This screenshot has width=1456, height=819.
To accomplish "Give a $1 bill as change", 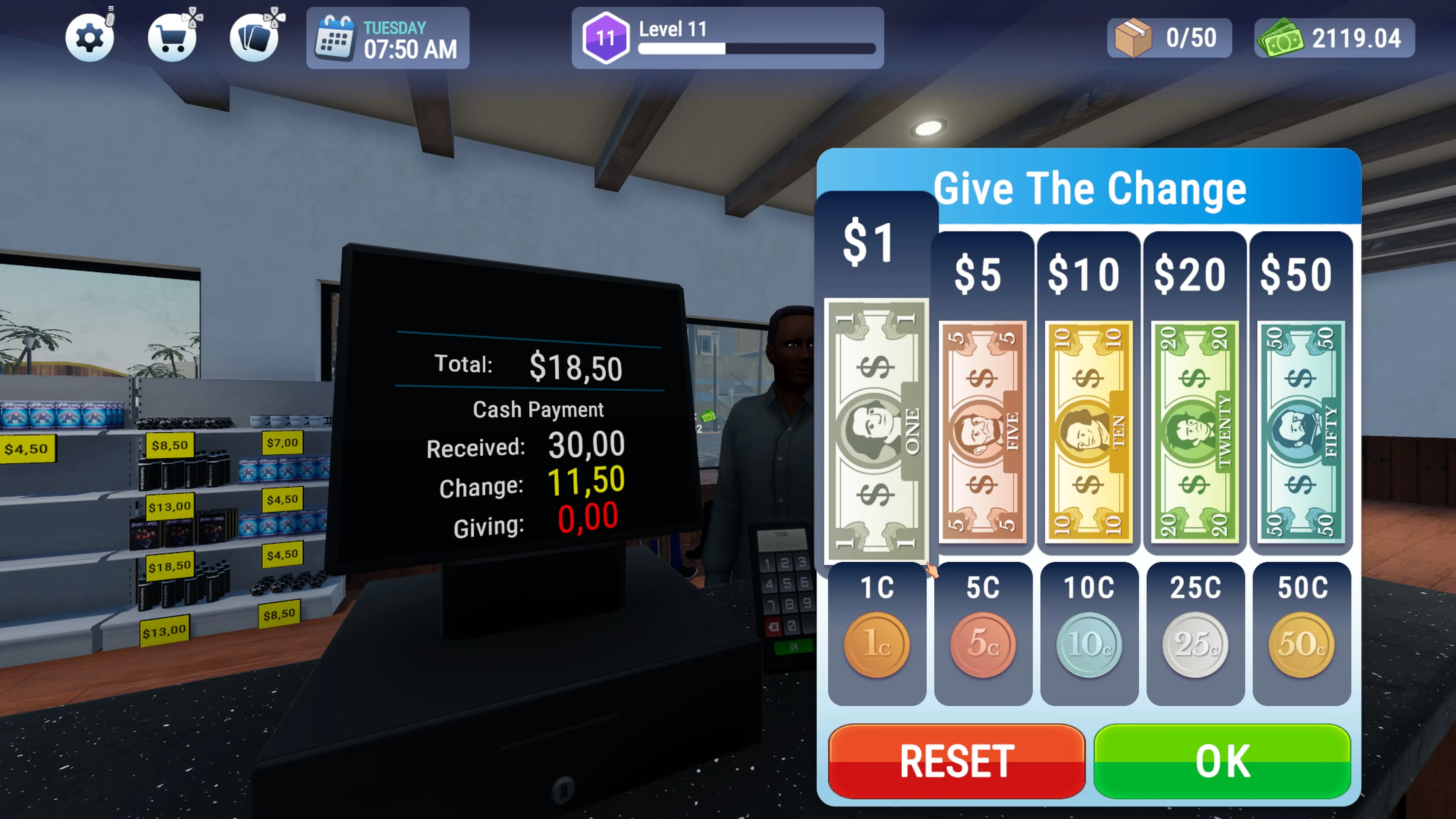I will [876, 424].
